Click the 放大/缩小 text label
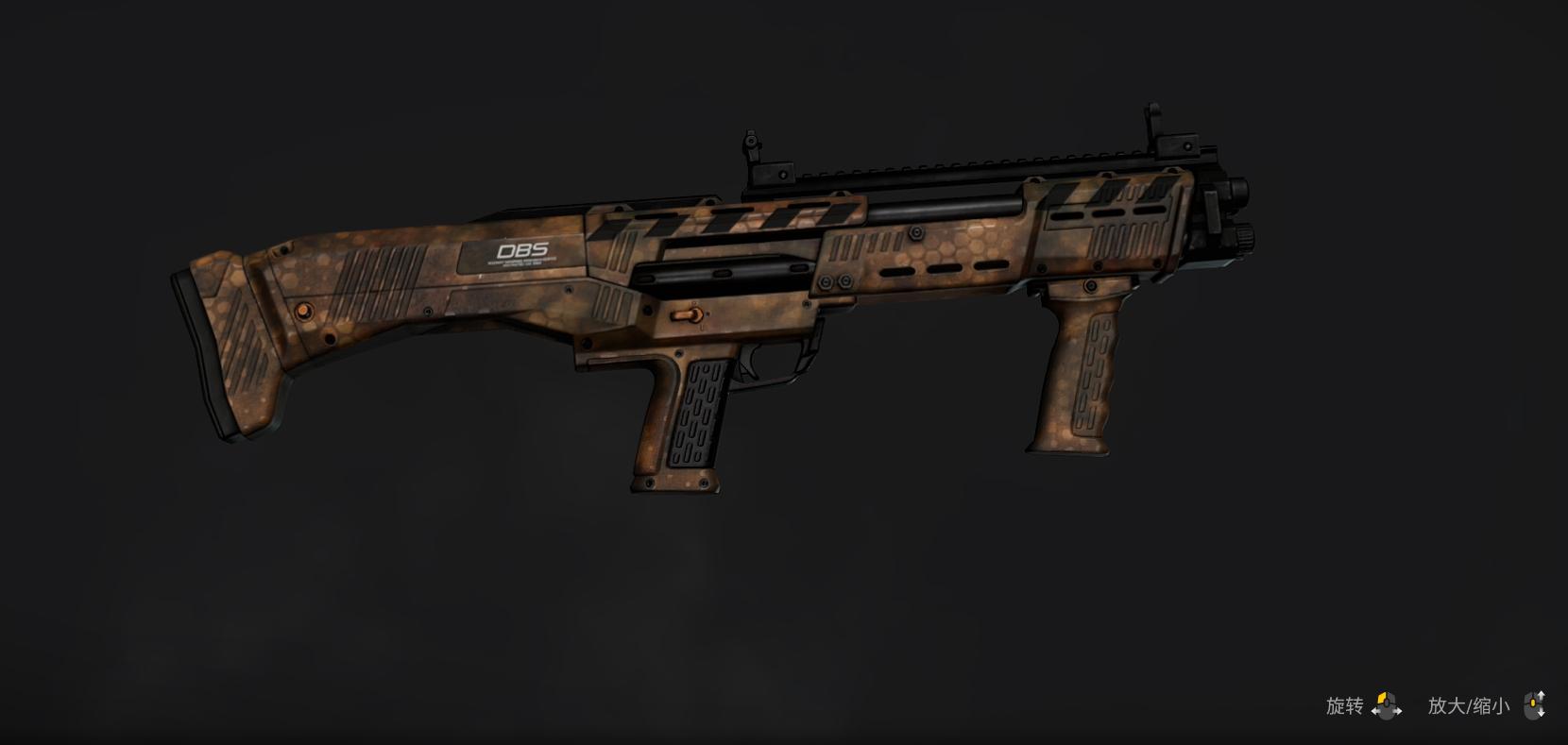The height and width of the screenshot is (745, 1568). point(1469,703)
